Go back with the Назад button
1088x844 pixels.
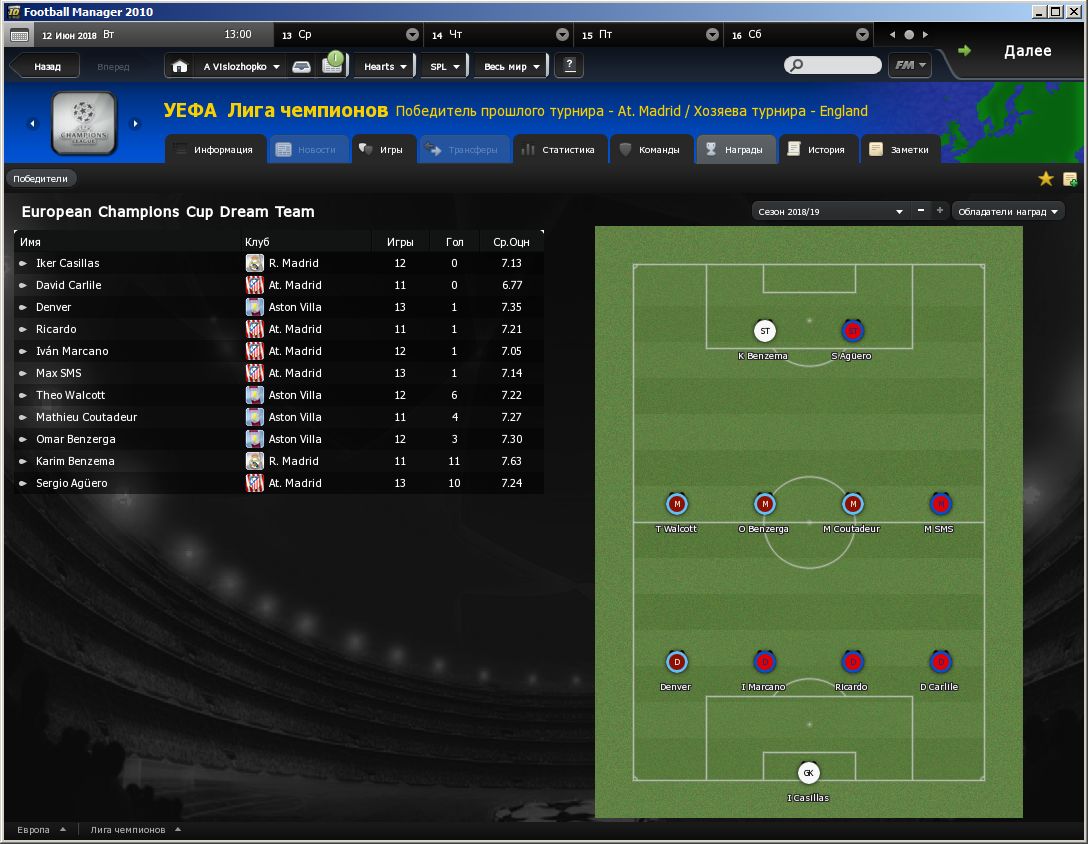pyautogui.click(x=46, y=67)
